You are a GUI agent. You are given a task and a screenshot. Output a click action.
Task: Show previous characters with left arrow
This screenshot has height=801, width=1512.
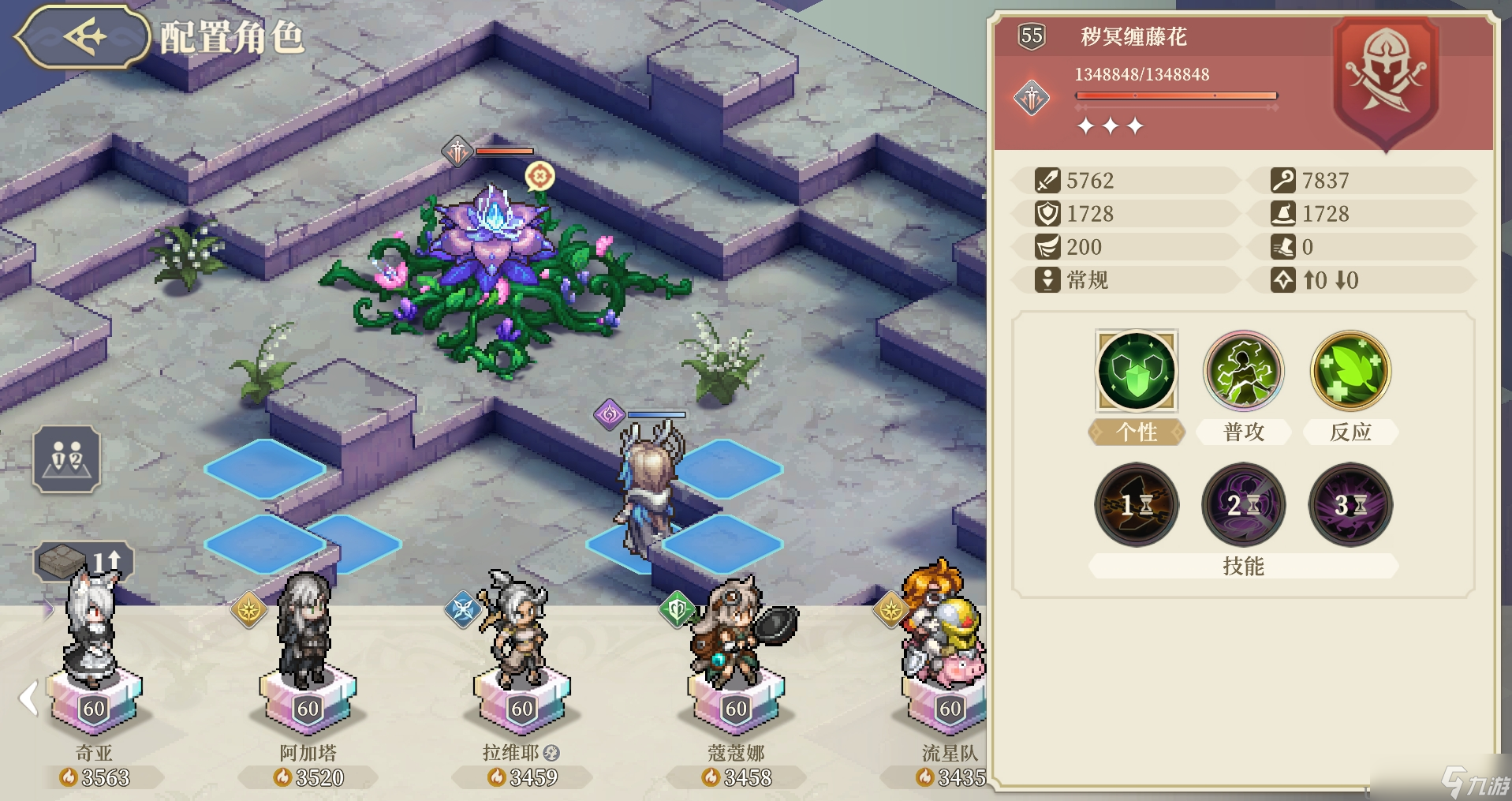click(x=28, y=698)
